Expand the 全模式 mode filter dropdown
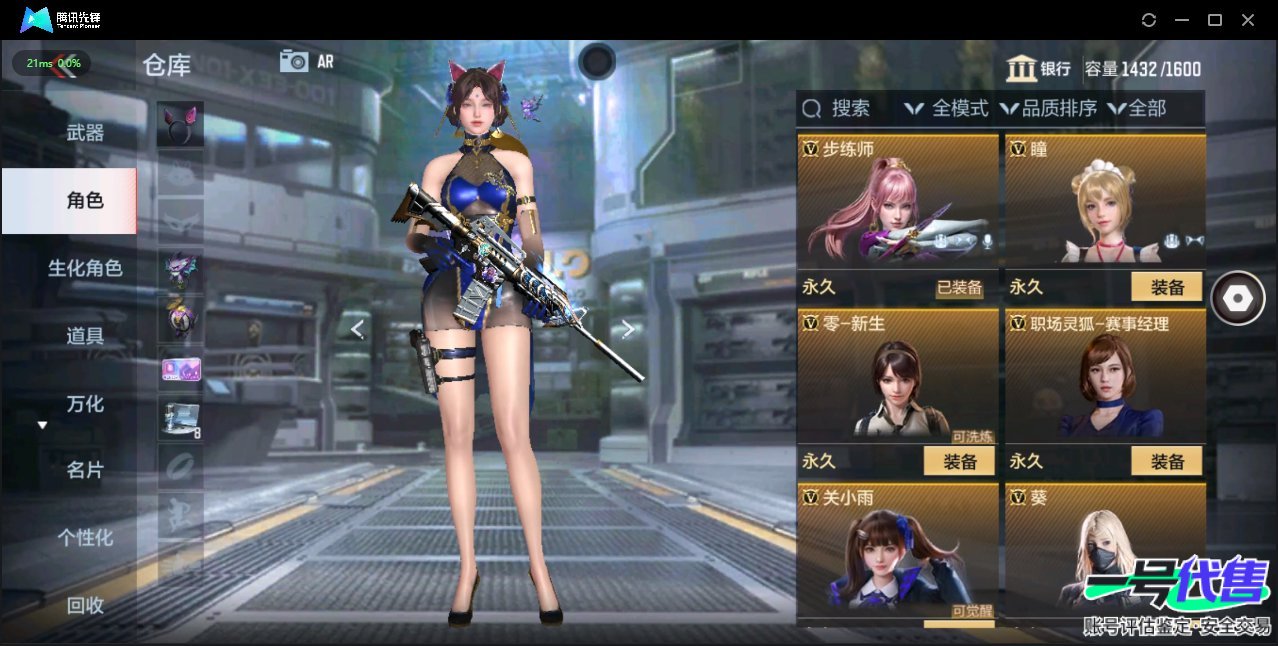Screen dimensions: 1278x646 [x=947, y=108]
